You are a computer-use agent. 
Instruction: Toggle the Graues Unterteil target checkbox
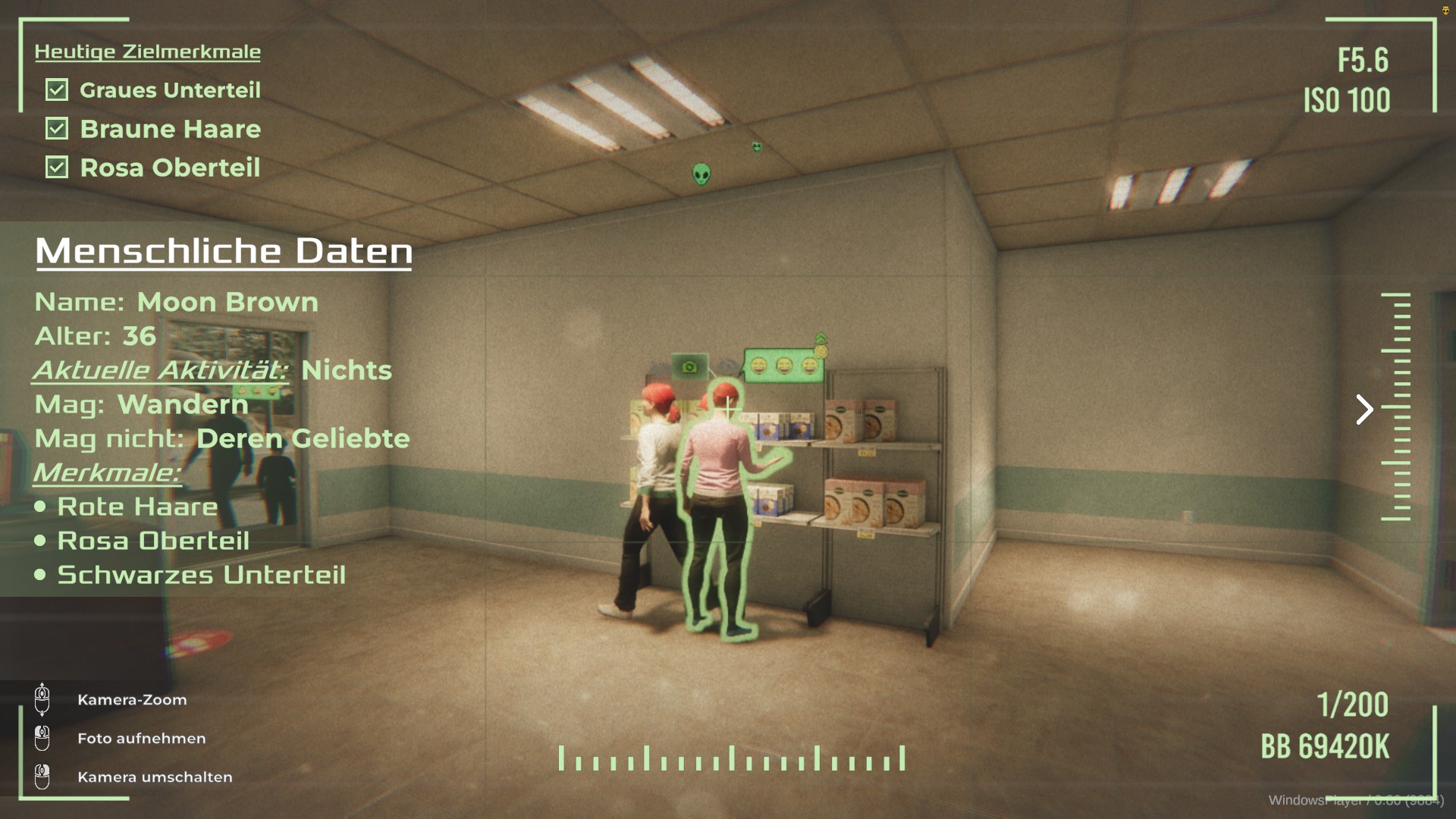click(57, 90)
